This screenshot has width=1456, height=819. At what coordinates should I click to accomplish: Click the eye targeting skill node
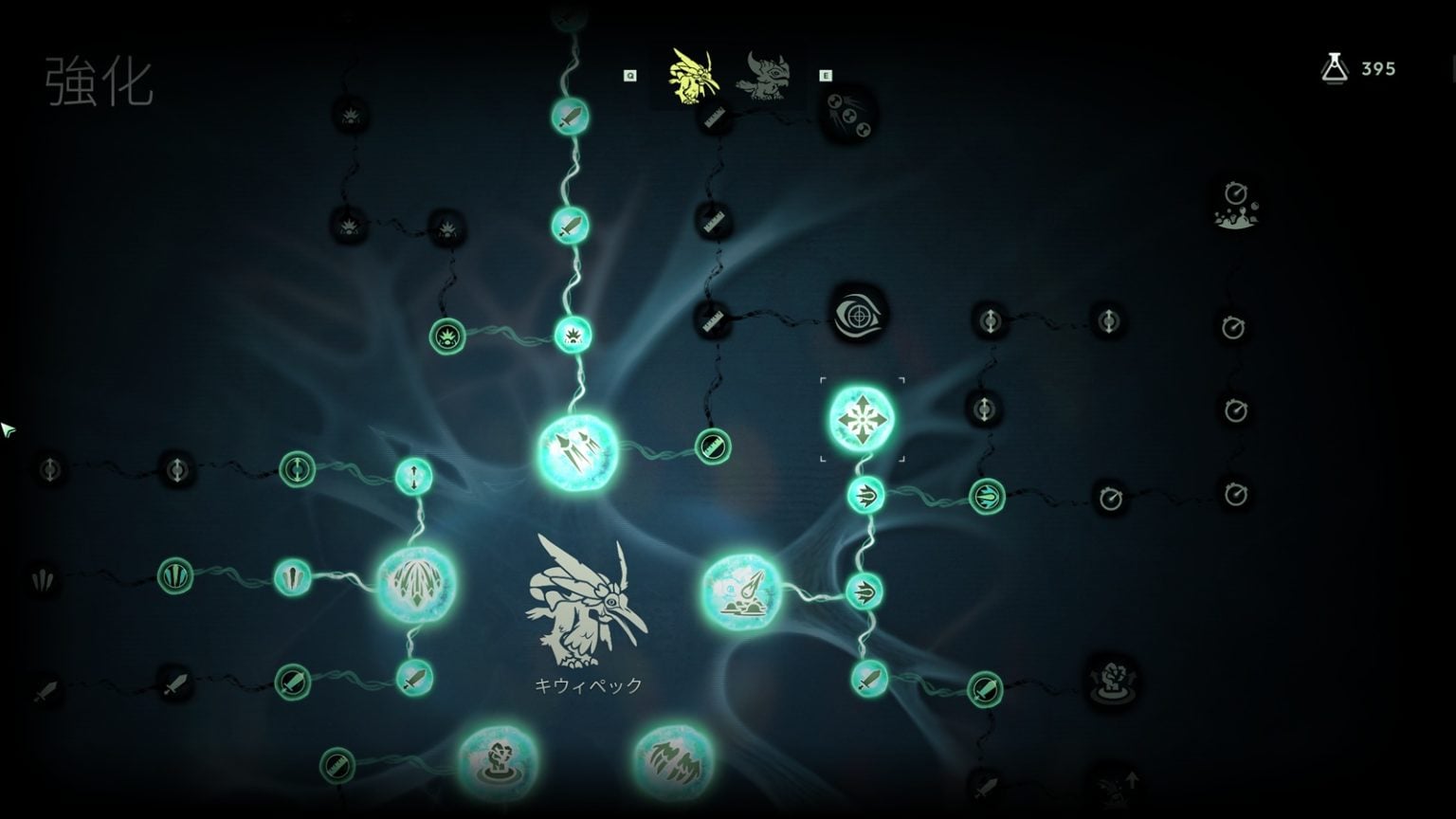pyautogui.click(x=861, y=318)
